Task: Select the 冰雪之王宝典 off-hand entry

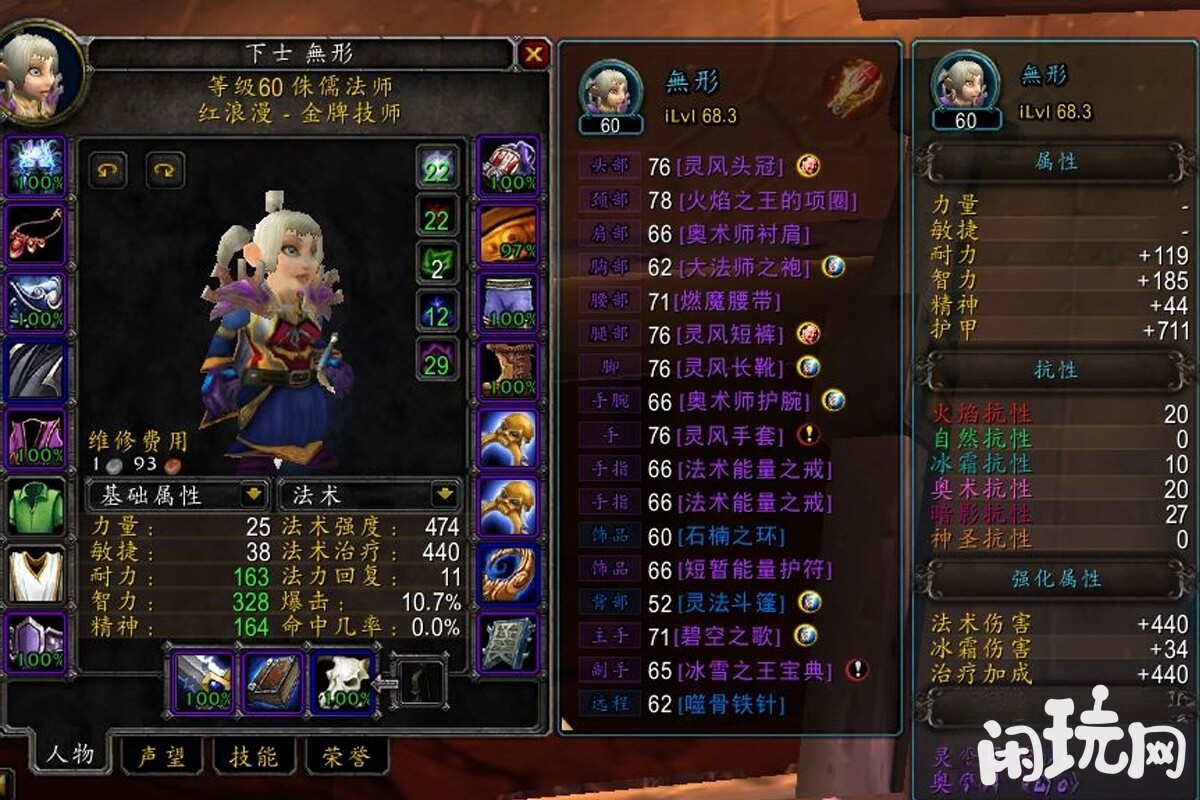Action: click(x=753, y=670)
